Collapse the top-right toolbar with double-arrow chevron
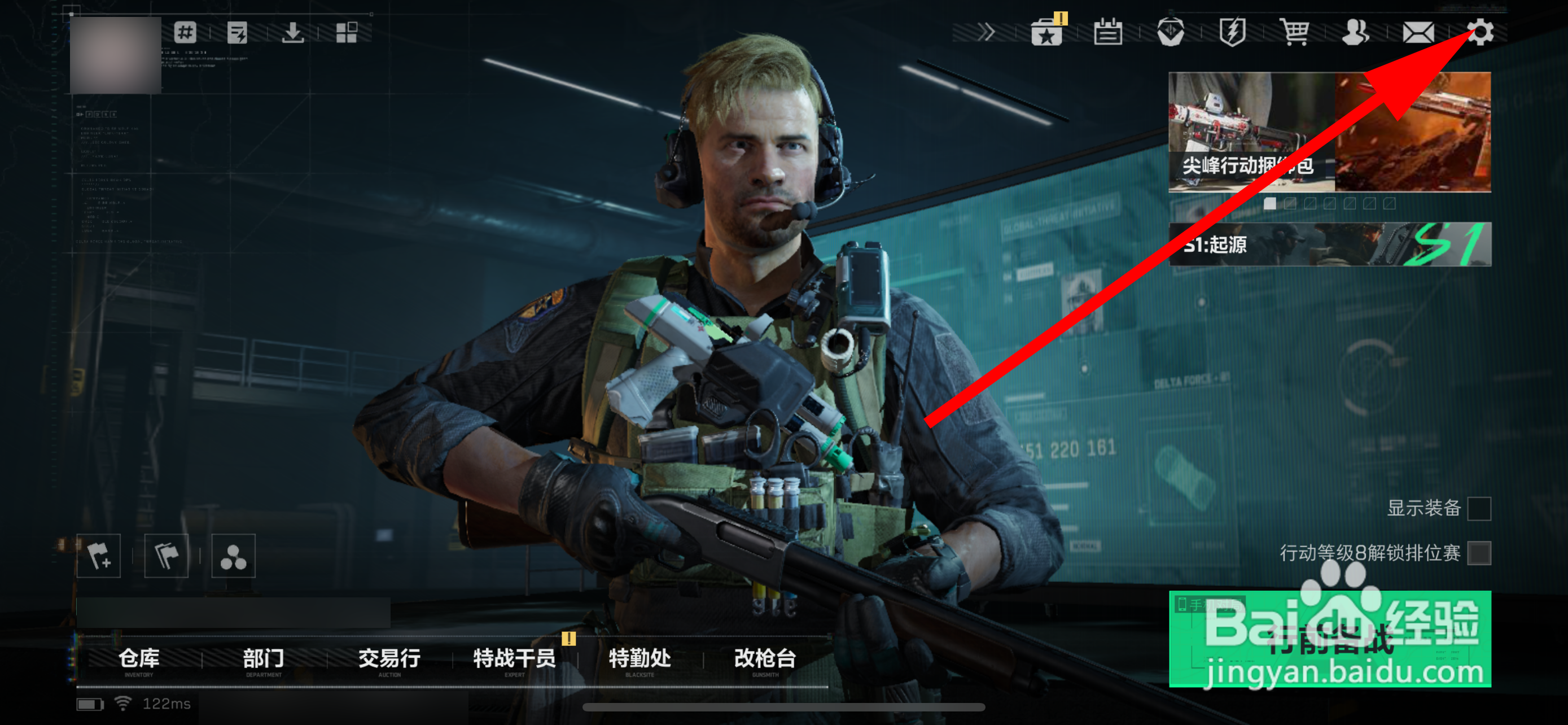 tap(986, 33)
